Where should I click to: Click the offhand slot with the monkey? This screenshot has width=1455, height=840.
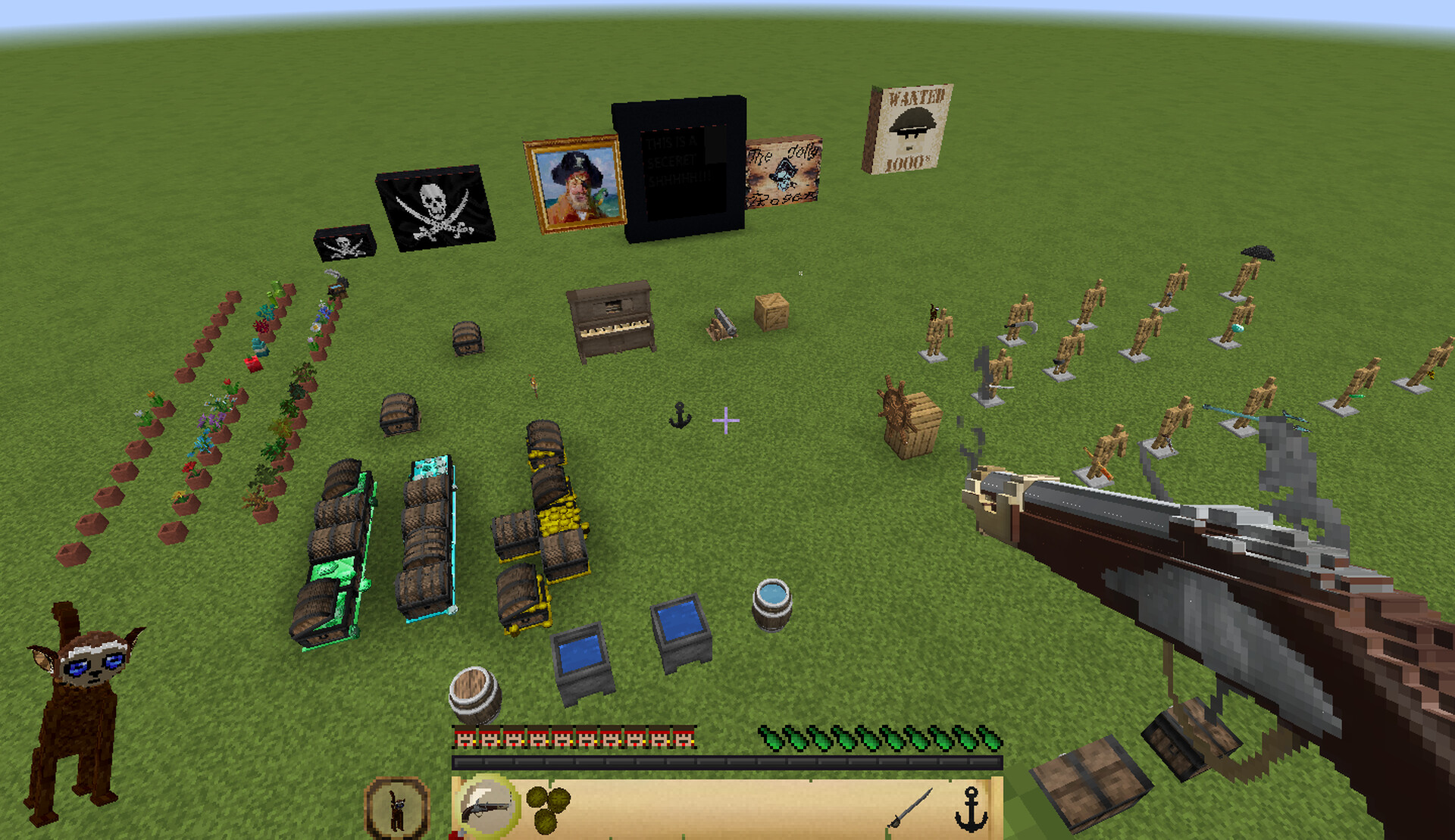pos(397,809)
